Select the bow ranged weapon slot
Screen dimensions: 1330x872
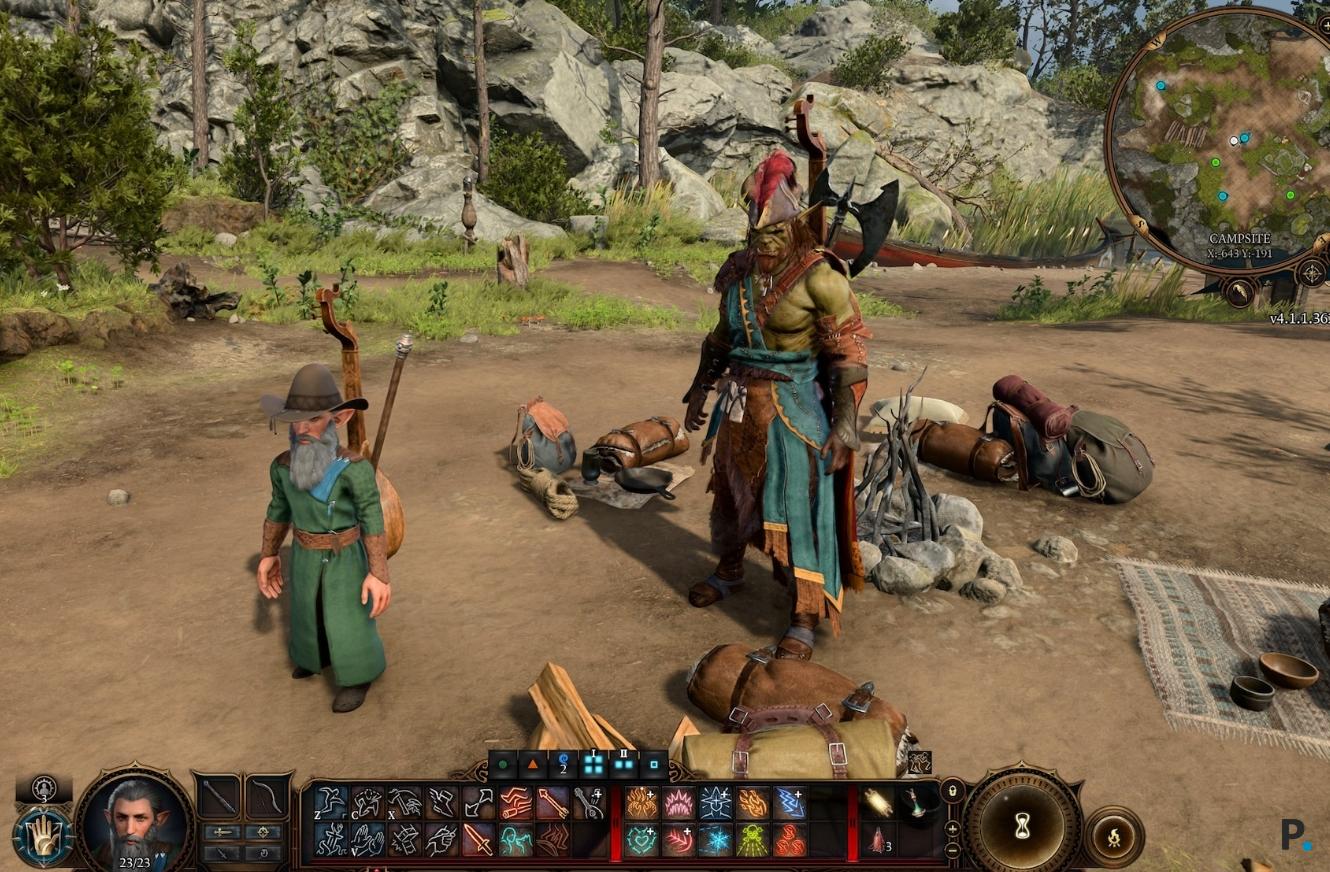(x=267, y=796)
